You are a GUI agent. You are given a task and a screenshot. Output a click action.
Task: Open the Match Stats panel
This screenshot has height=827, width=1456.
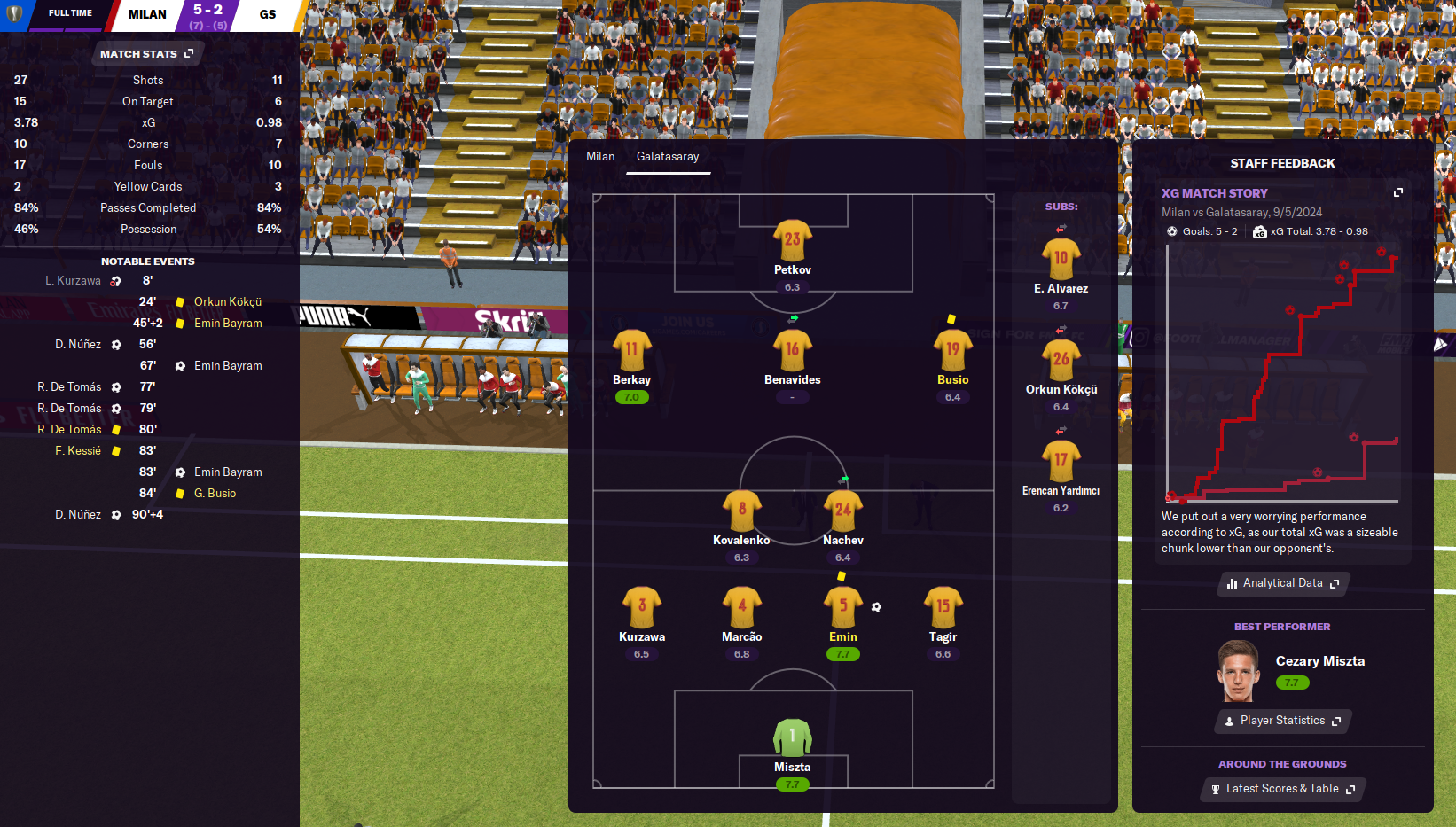[146, 54]
